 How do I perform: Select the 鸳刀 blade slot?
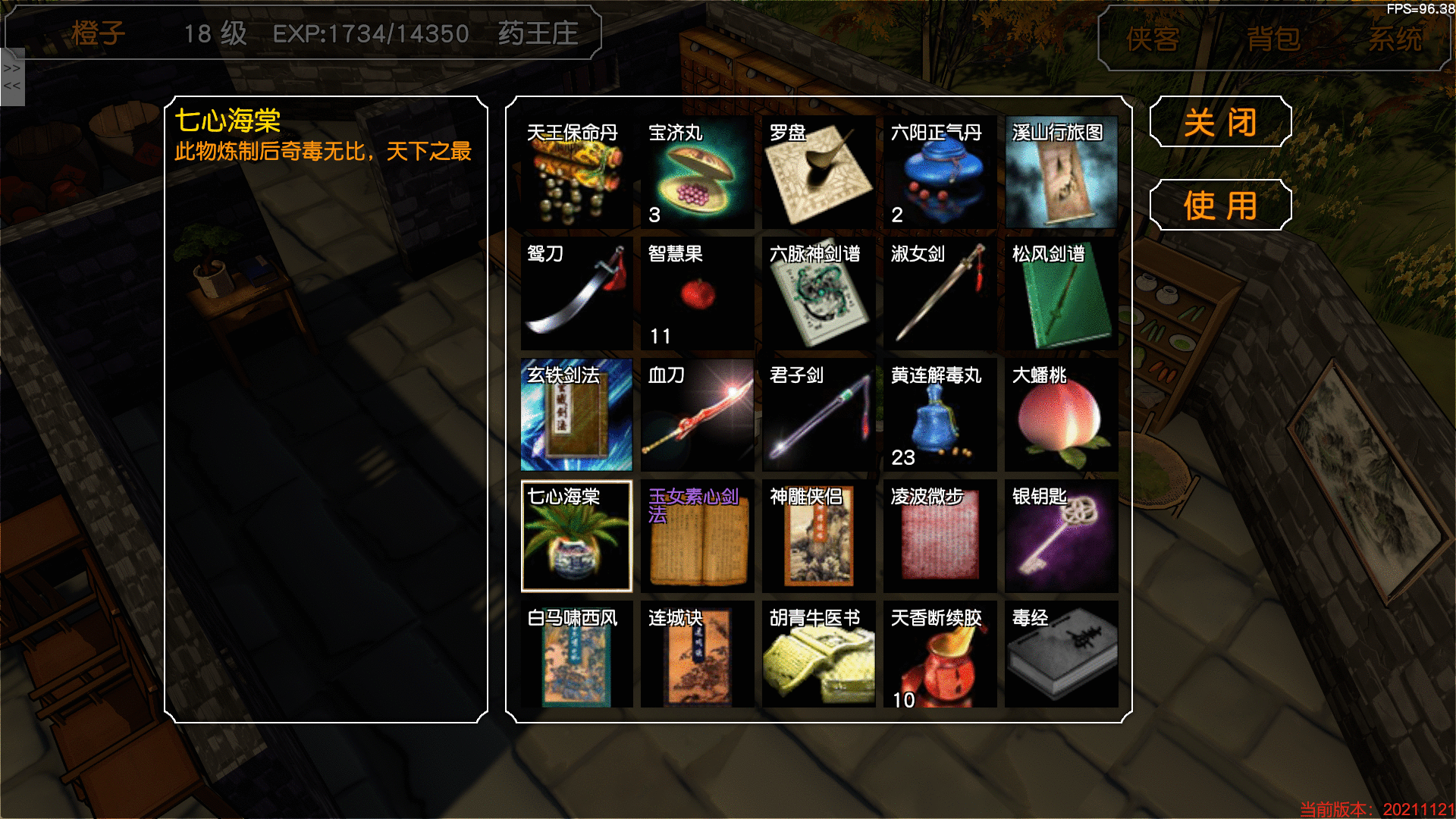576,294
